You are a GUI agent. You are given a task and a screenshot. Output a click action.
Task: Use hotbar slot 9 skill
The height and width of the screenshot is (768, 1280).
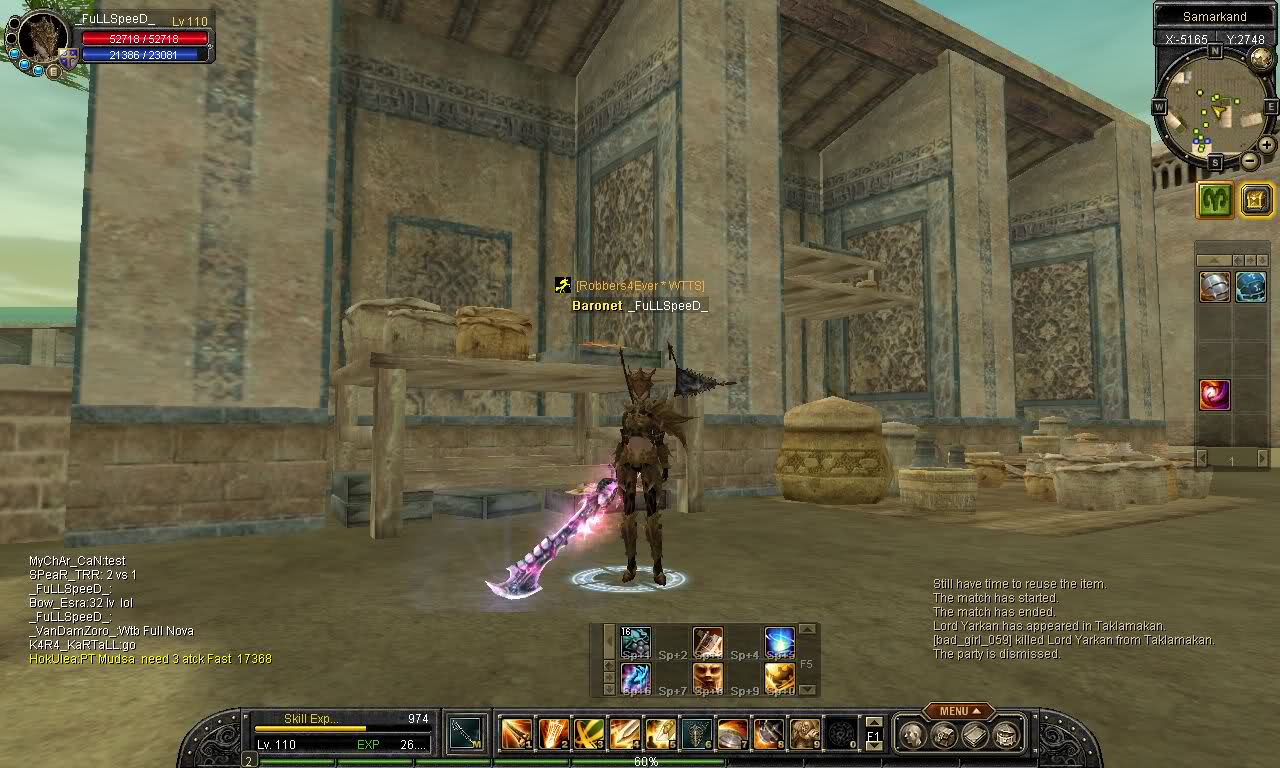(x=805, y=734)
